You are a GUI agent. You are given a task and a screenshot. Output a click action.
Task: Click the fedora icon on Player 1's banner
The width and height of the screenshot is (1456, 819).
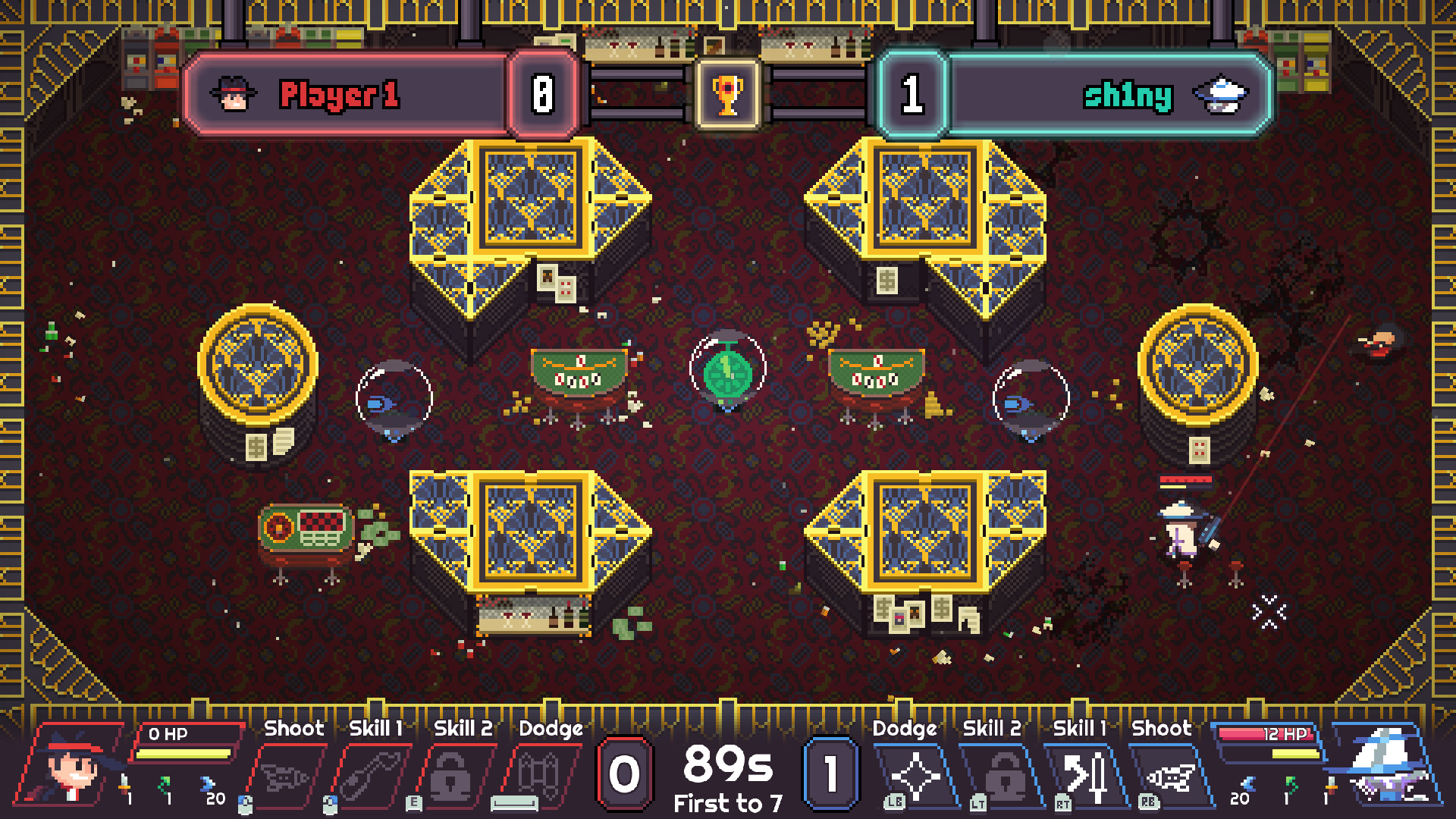tap(233, 94)
